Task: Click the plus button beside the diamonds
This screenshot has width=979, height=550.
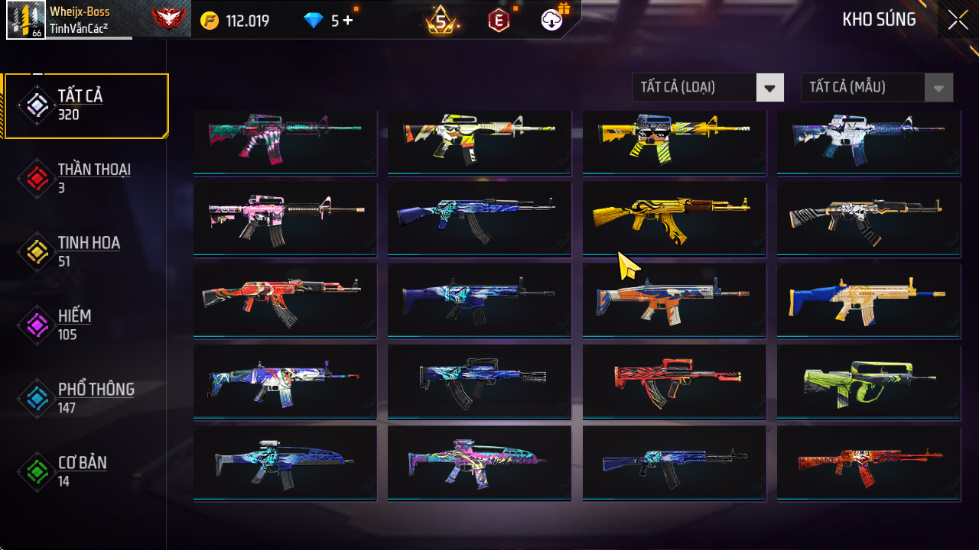Action: coord(347,20)
